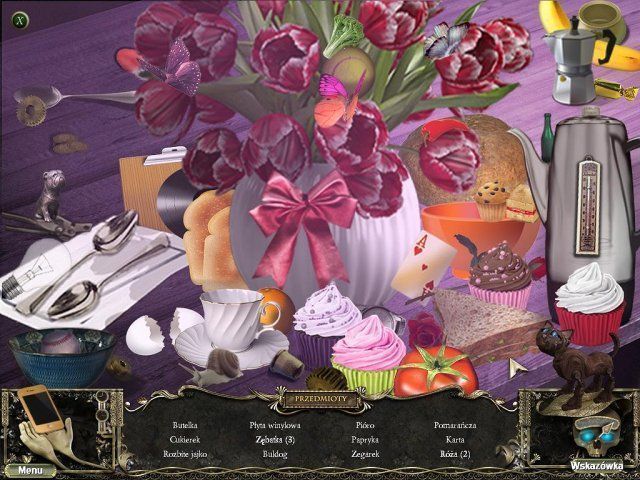Open the Menu button

click(x=29, y=468)
